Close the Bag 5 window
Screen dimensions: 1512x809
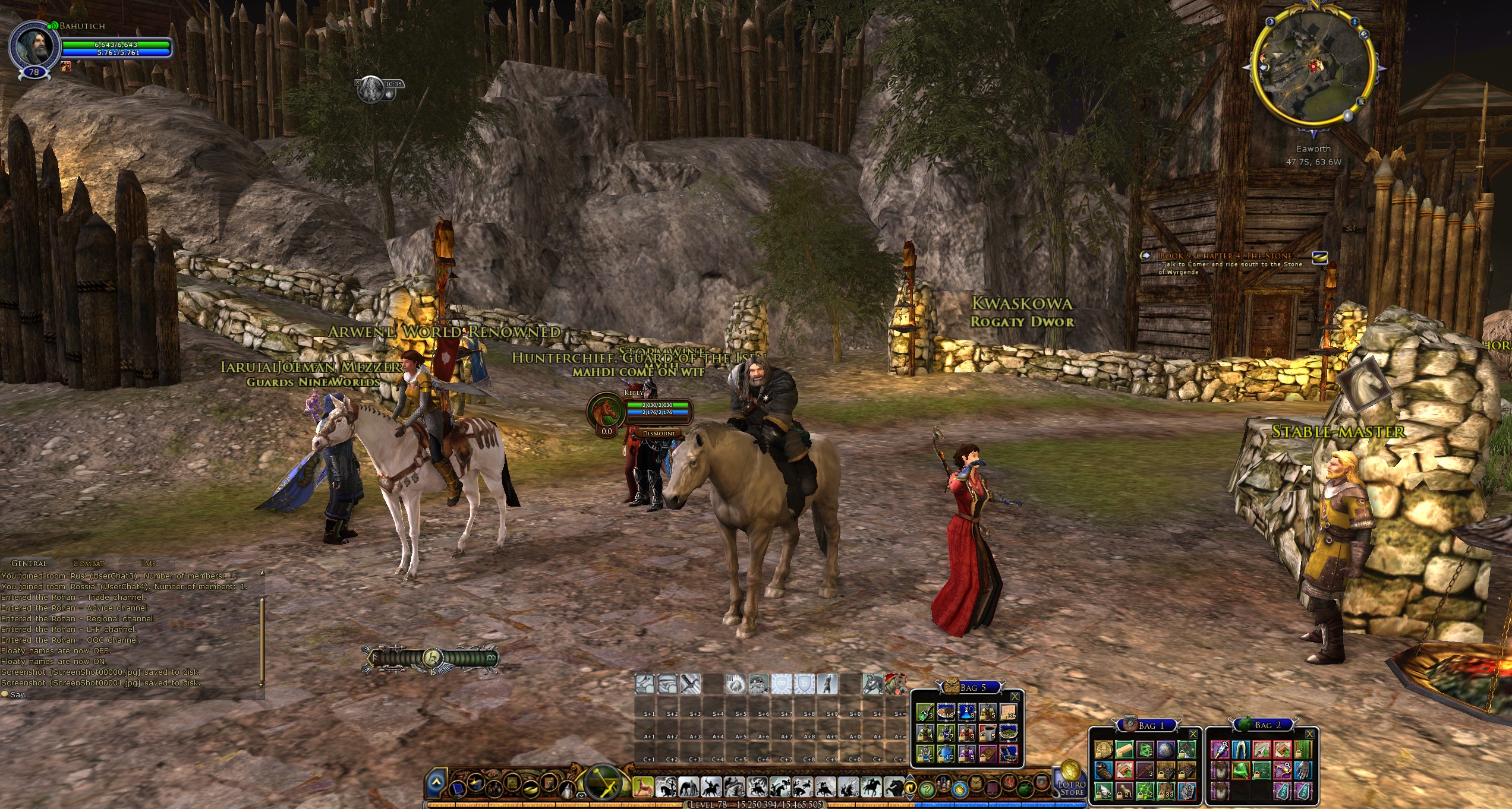[x=1015, y=696]
